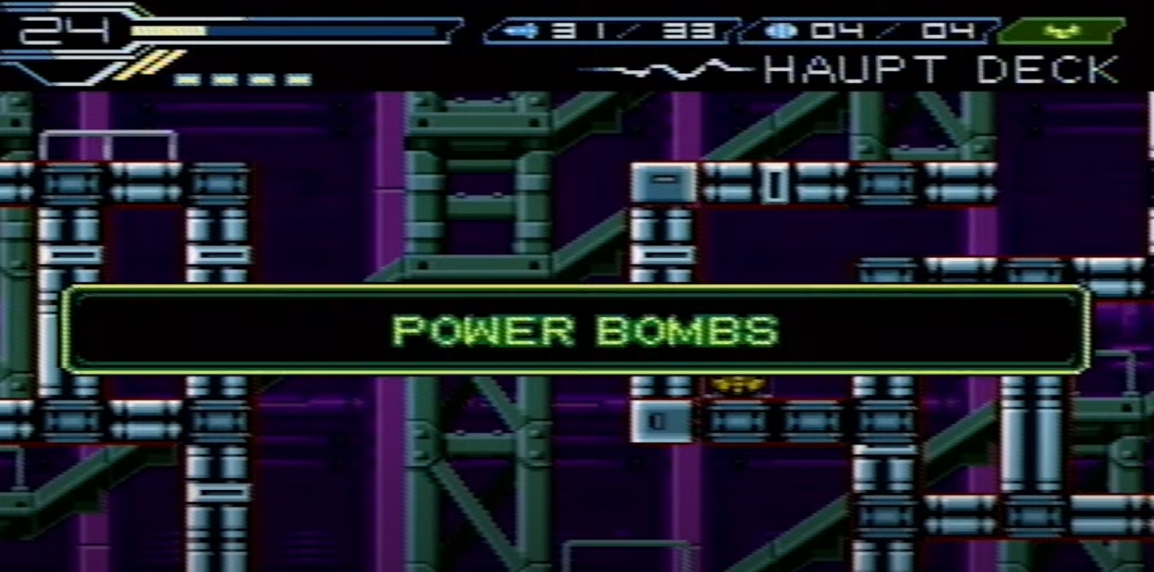Viewport: 1154px width, 572px height.
Task: Open the green minimap in the corner
Action: [x=1061, y=30]
